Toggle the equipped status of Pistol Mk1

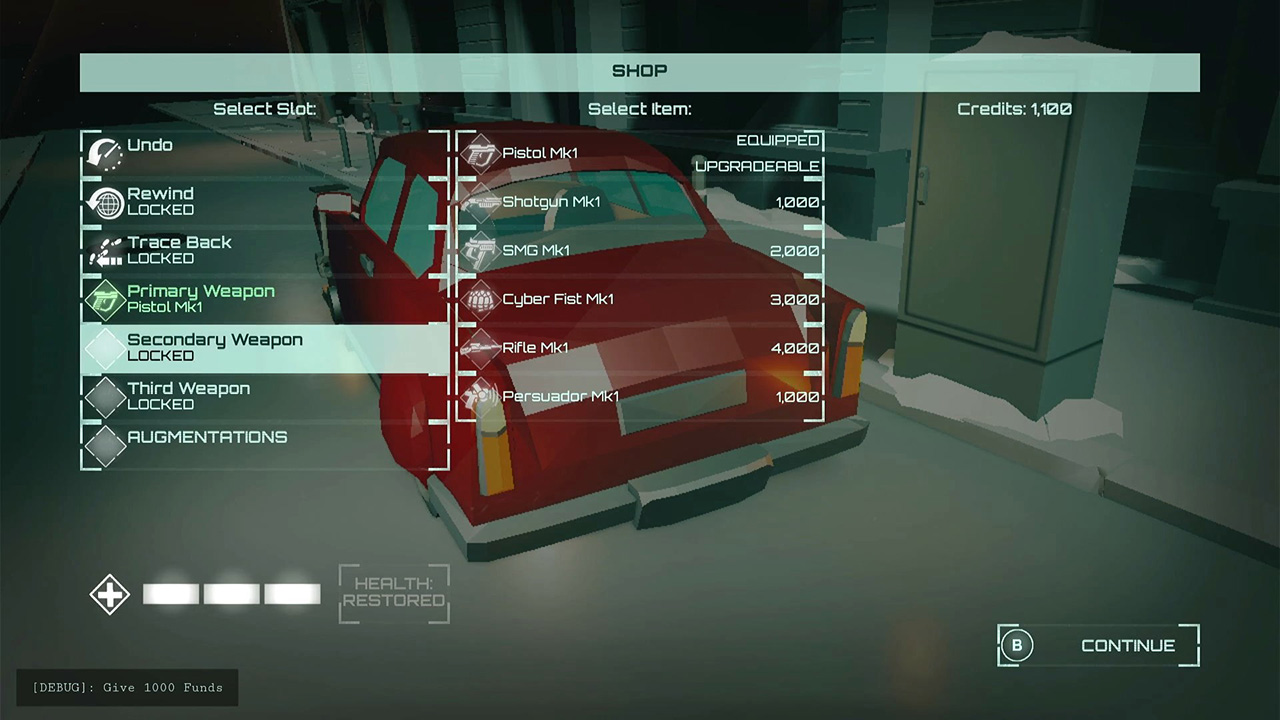(777, 140)
